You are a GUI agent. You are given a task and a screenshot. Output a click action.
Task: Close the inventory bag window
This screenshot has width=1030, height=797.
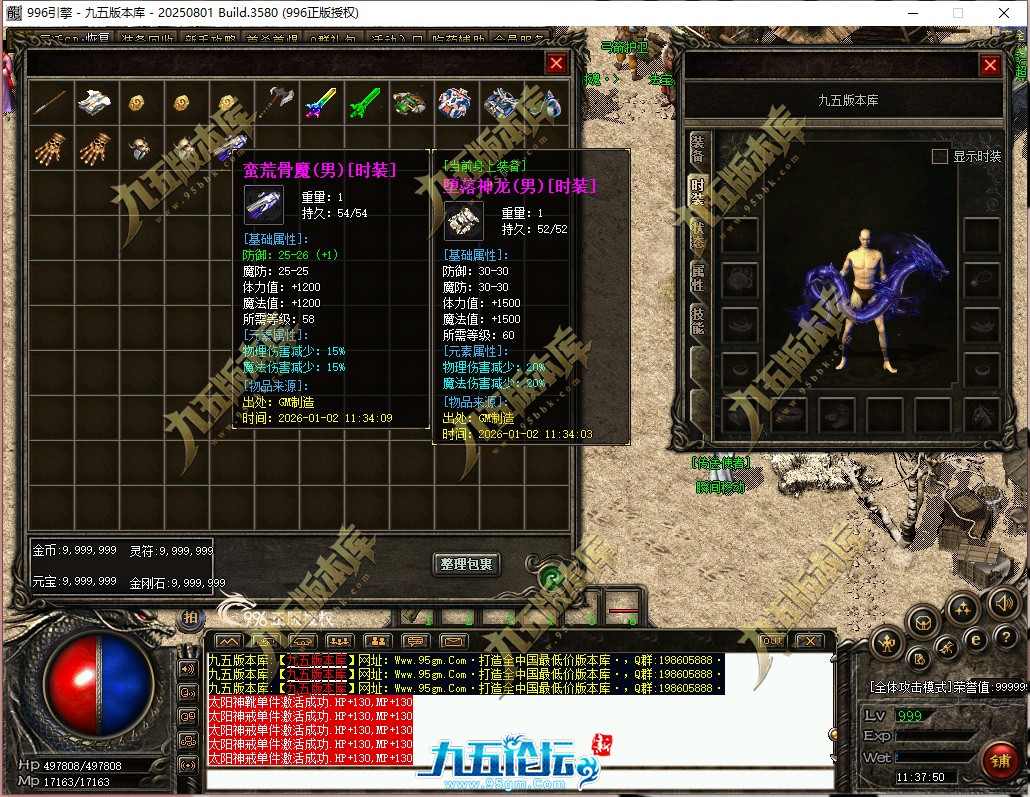point(556,64)
